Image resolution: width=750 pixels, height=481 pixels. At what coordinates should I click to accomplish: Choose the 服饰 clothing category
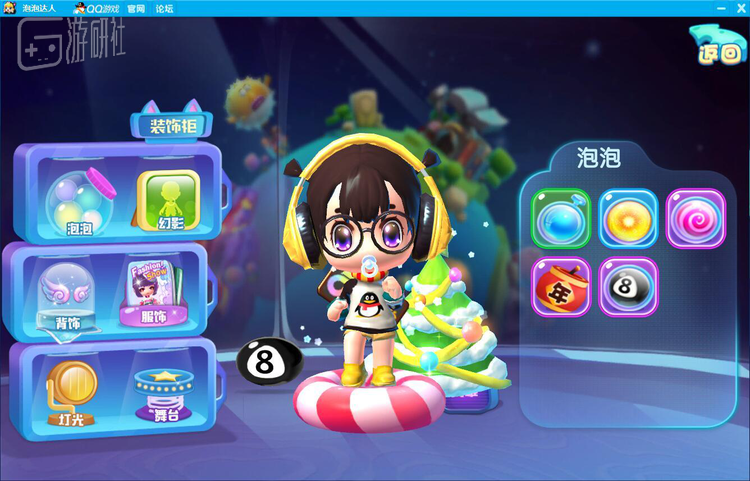tap(150, 293)
